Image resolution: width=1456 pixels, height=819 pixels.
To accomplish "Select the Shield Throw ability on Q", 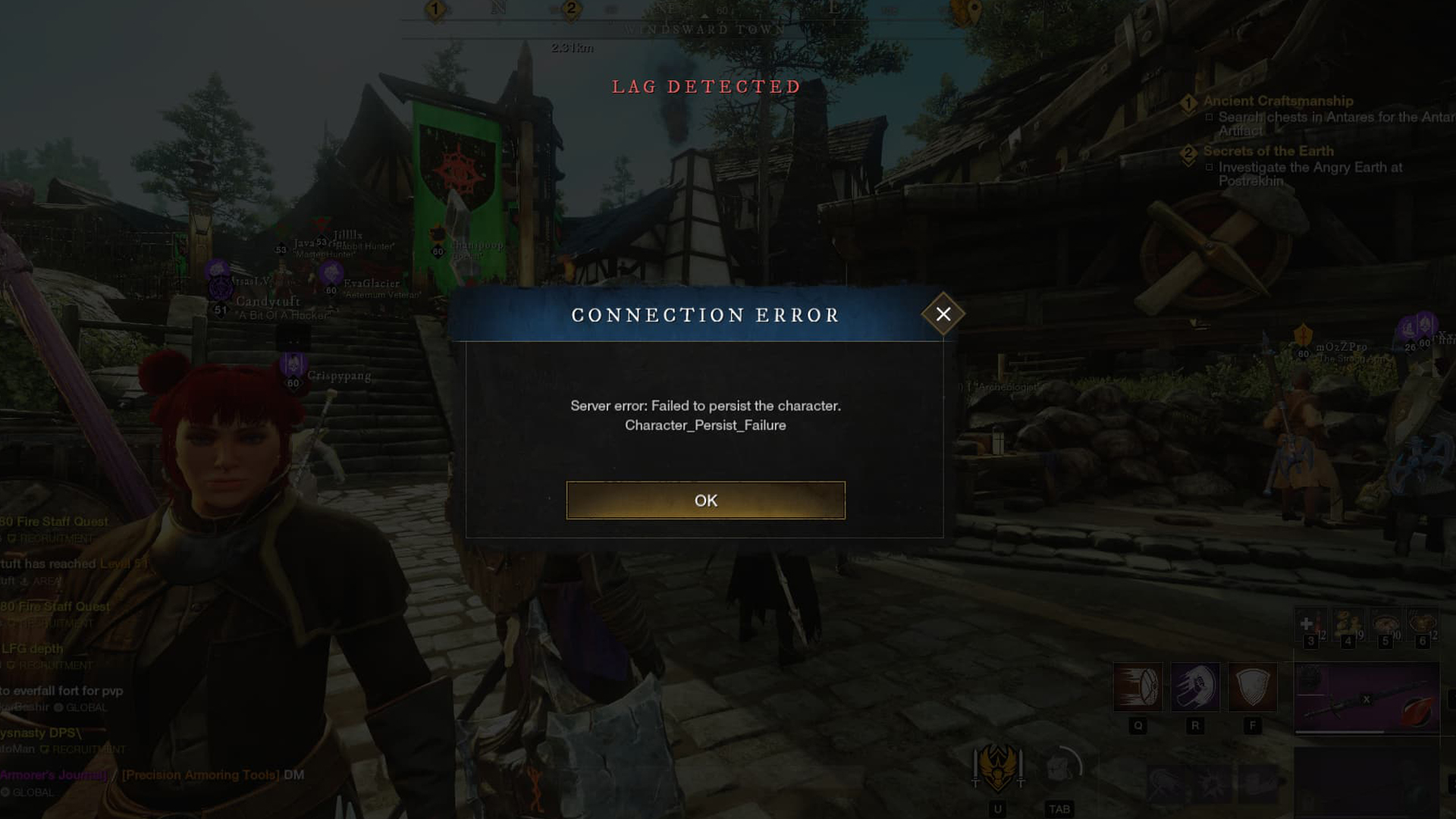I will (x=1138, y=686).
